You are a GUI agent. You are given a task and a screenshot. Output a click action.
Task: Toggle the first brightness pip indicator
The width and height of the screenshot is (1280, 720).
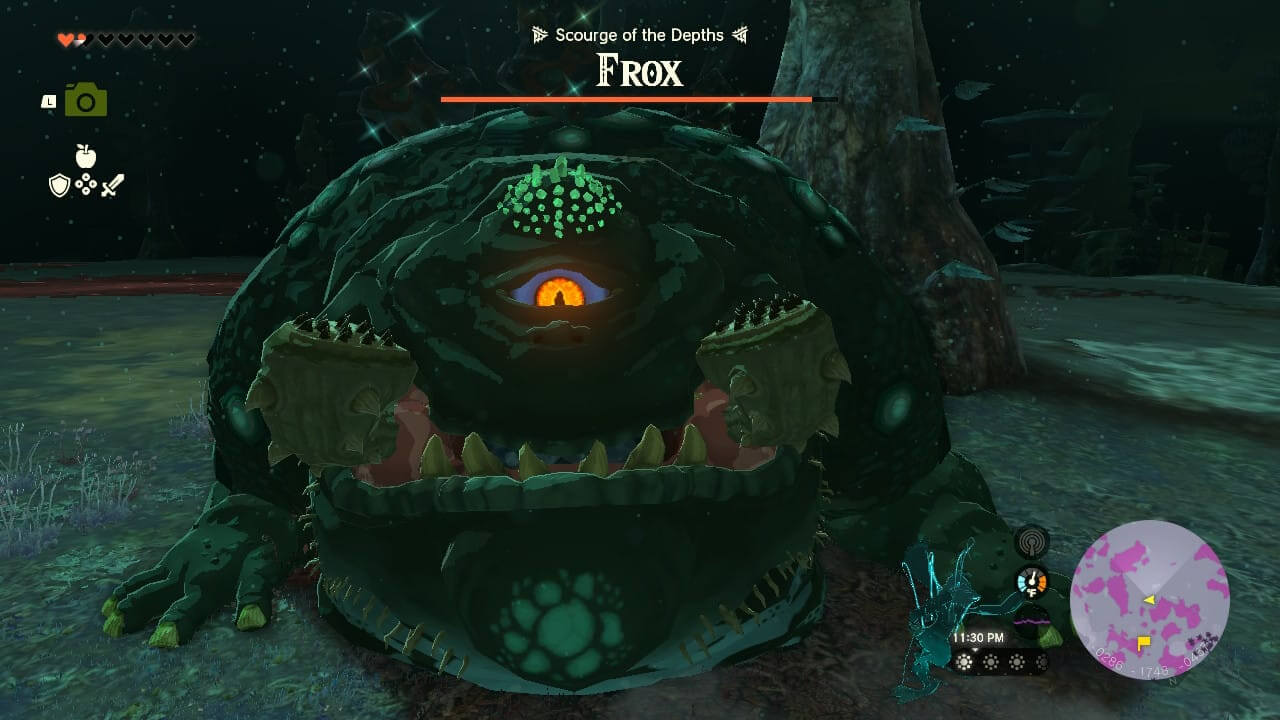[964, 662]
